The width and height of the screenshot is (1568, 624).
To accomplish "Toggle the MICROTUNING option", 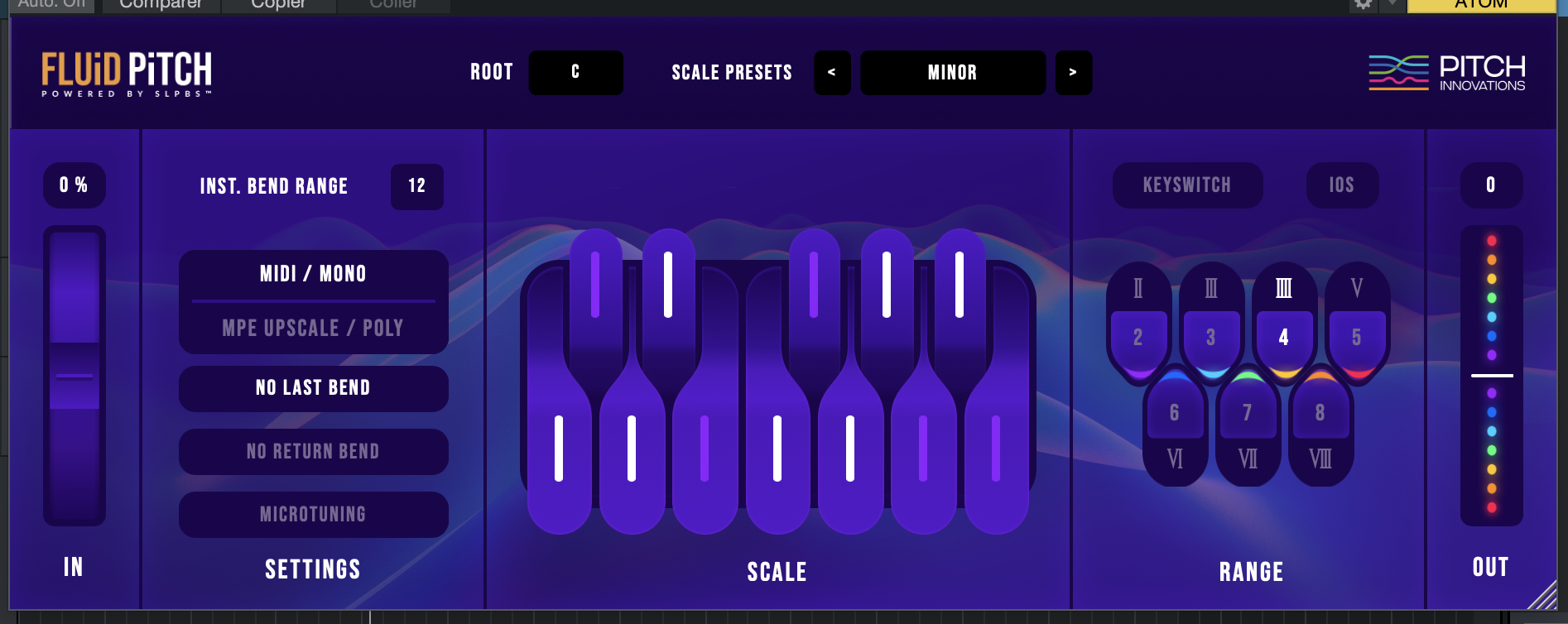I will point(313,514).
